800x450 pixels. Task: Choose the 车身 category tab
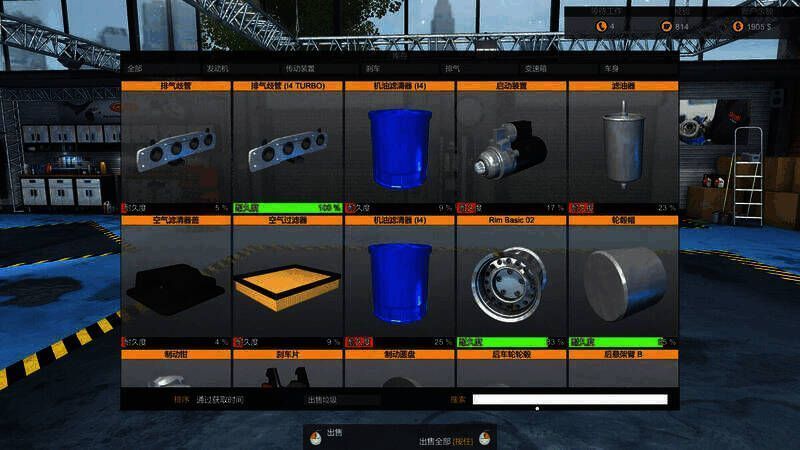pos(610,69)
